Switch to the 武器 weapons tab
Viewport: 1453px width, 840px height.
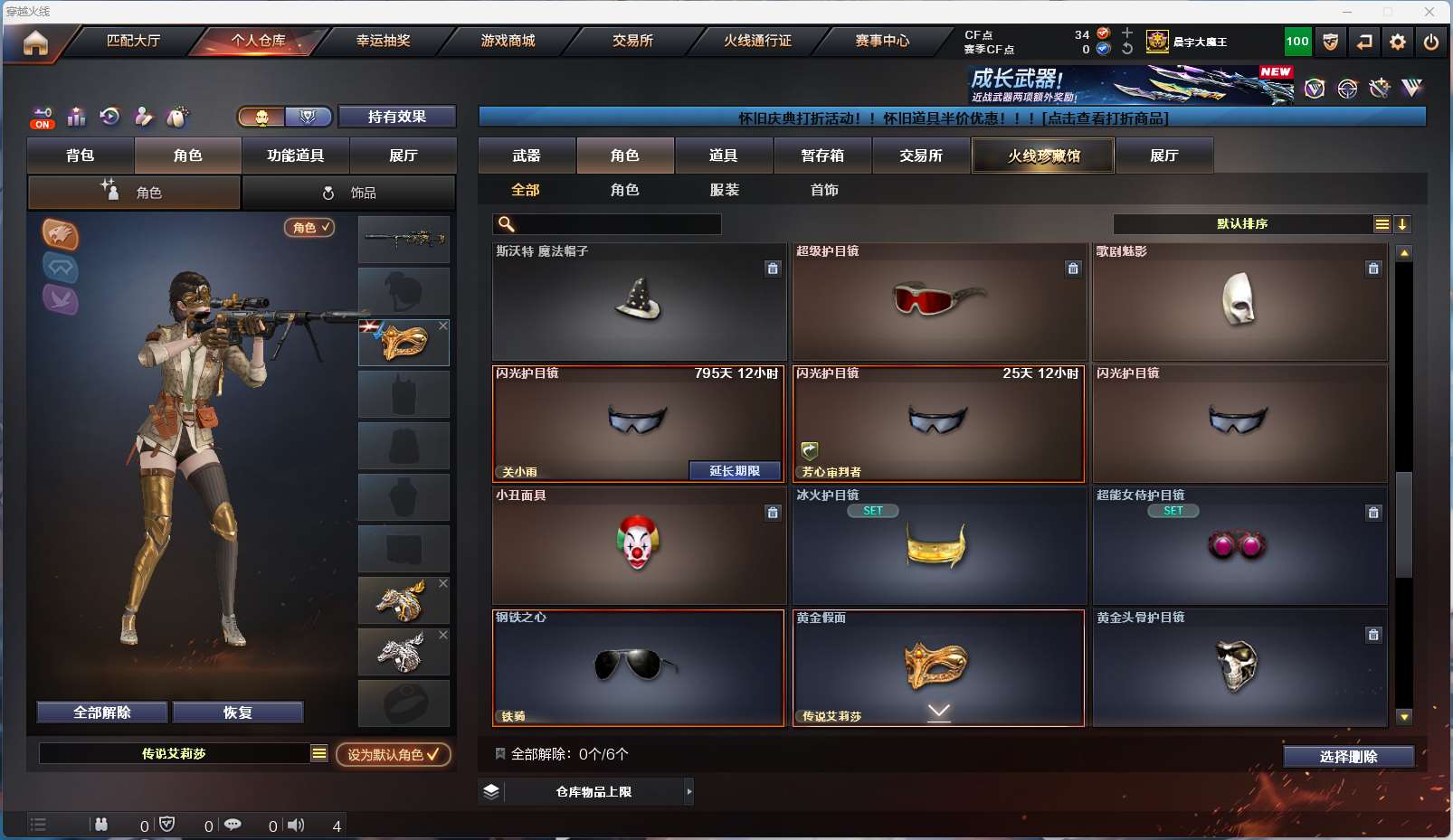click(x=527, y=156)
